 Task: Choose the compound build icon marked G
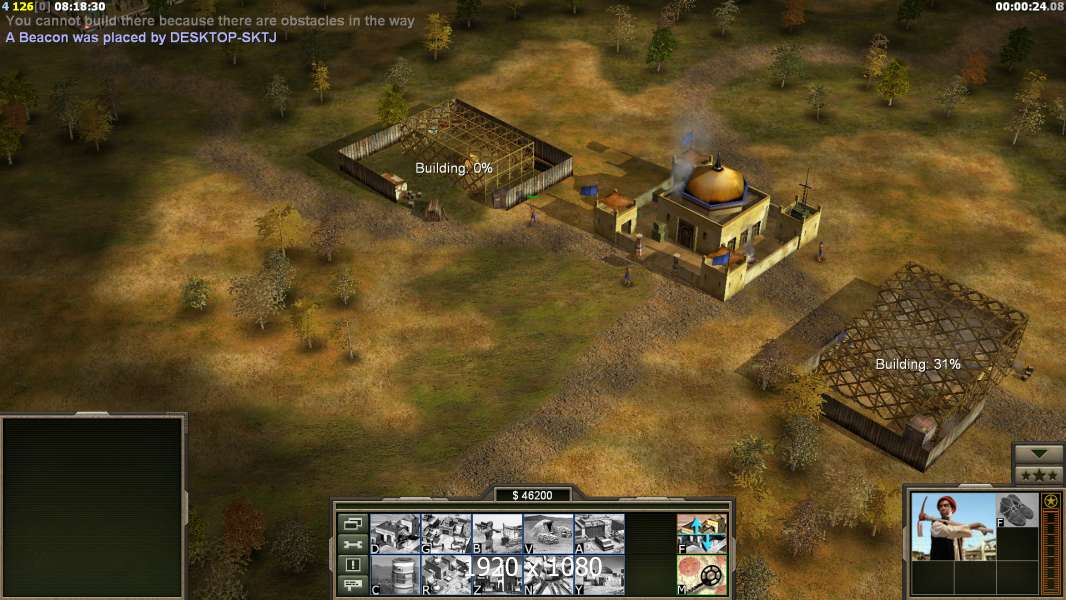pos(446,533)
